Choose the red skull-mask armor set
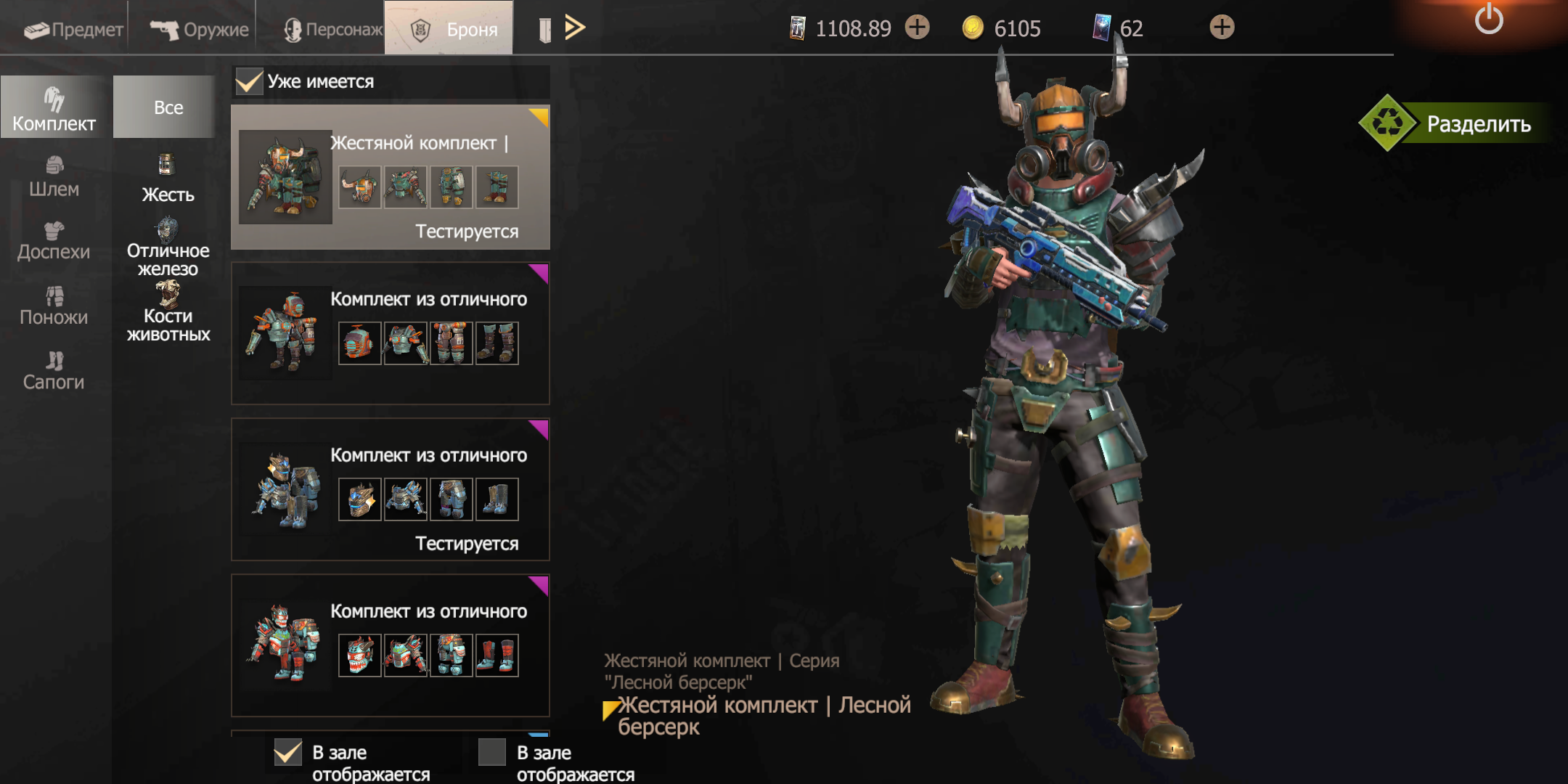 click(x=391, y=645)
